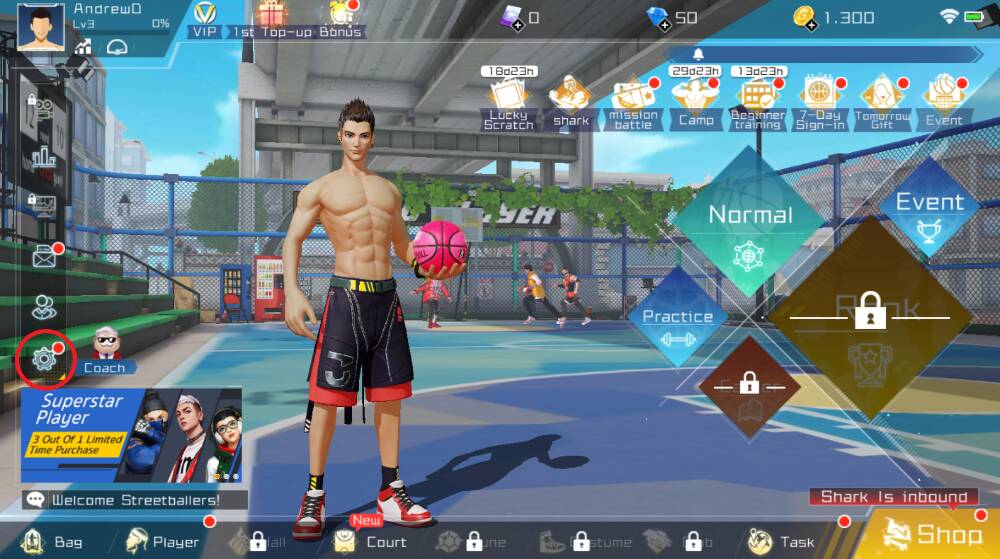
Task: Open Lucky Scratch event
Action: [508, 102]
